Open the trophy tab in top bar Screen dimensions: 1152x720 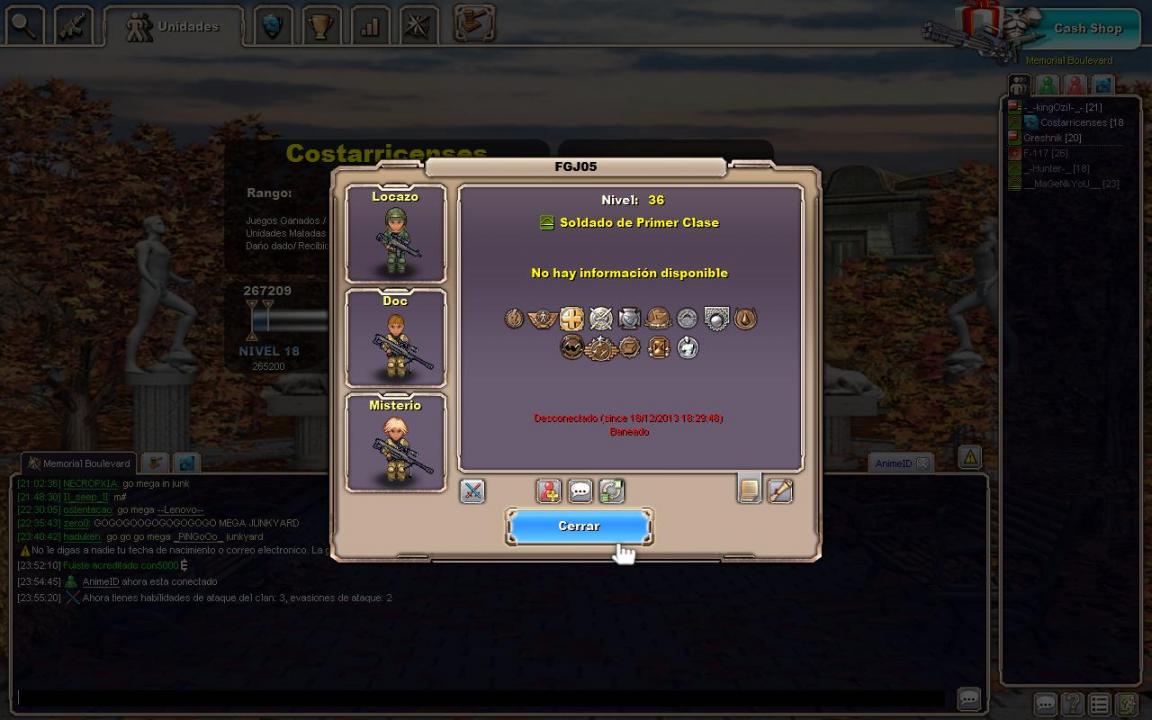pyautogui.click(x=320, y=26)
